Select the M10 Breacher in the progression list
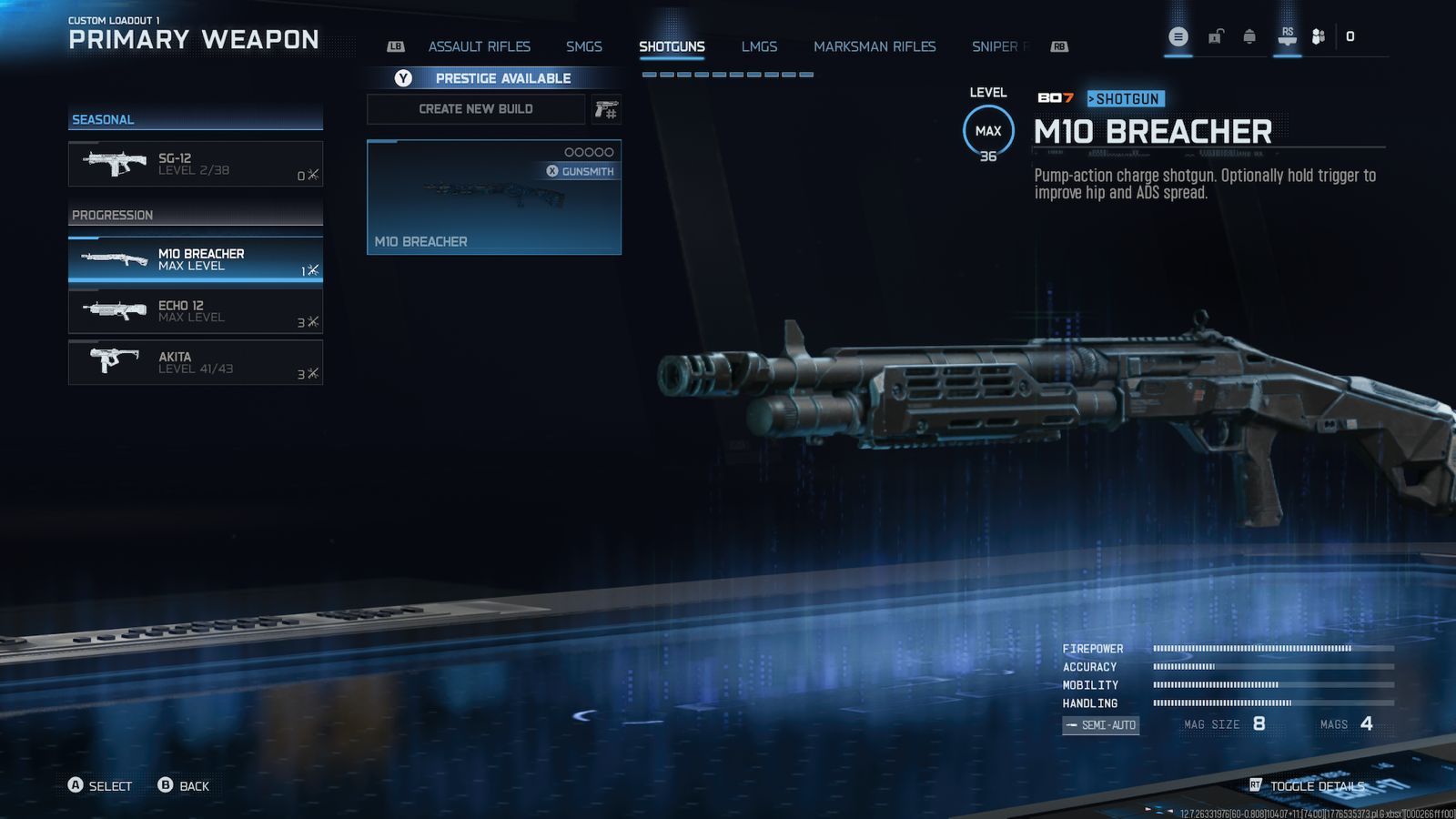Image resolution: width=1456 pixels, height=819 pixels. point(196,259)
